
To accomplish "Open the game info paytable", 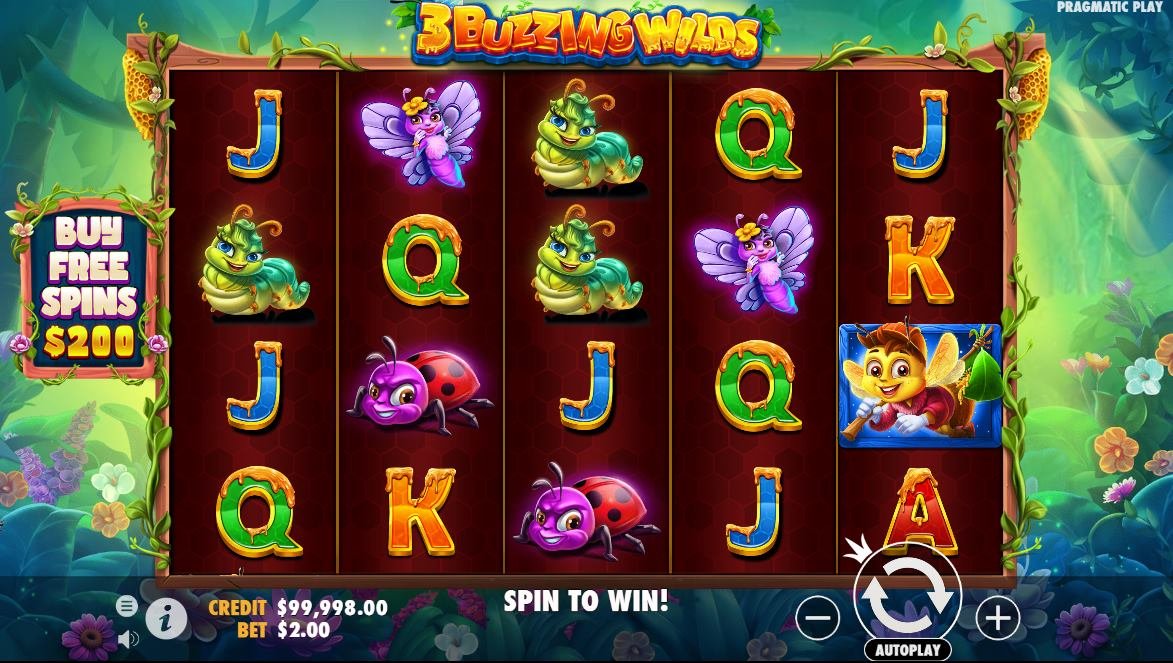I will pyautogui.click(x=166, y=620).
